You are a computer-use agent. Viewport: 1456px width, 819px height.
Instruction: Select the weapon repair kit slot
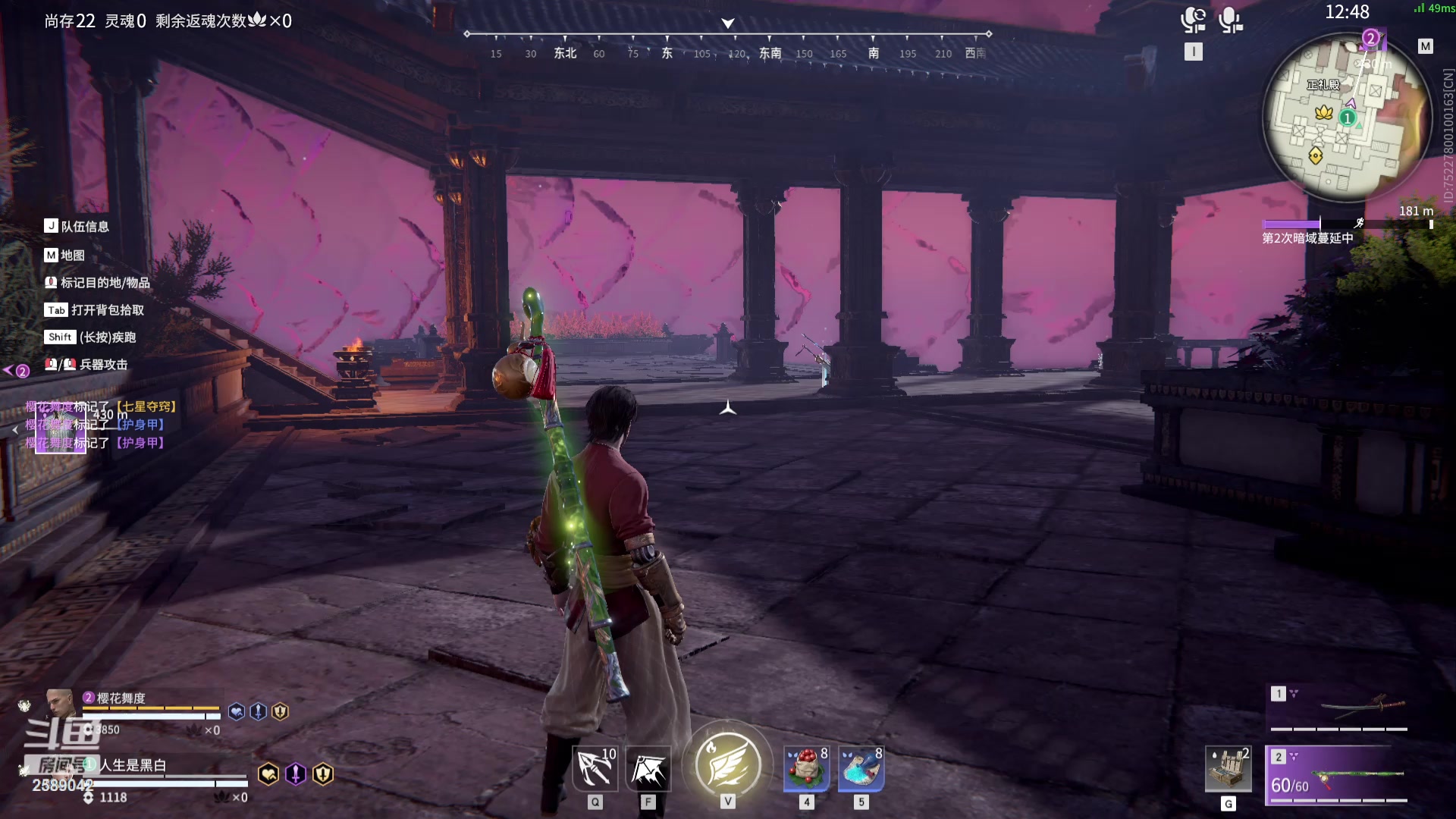point(1228,769)
